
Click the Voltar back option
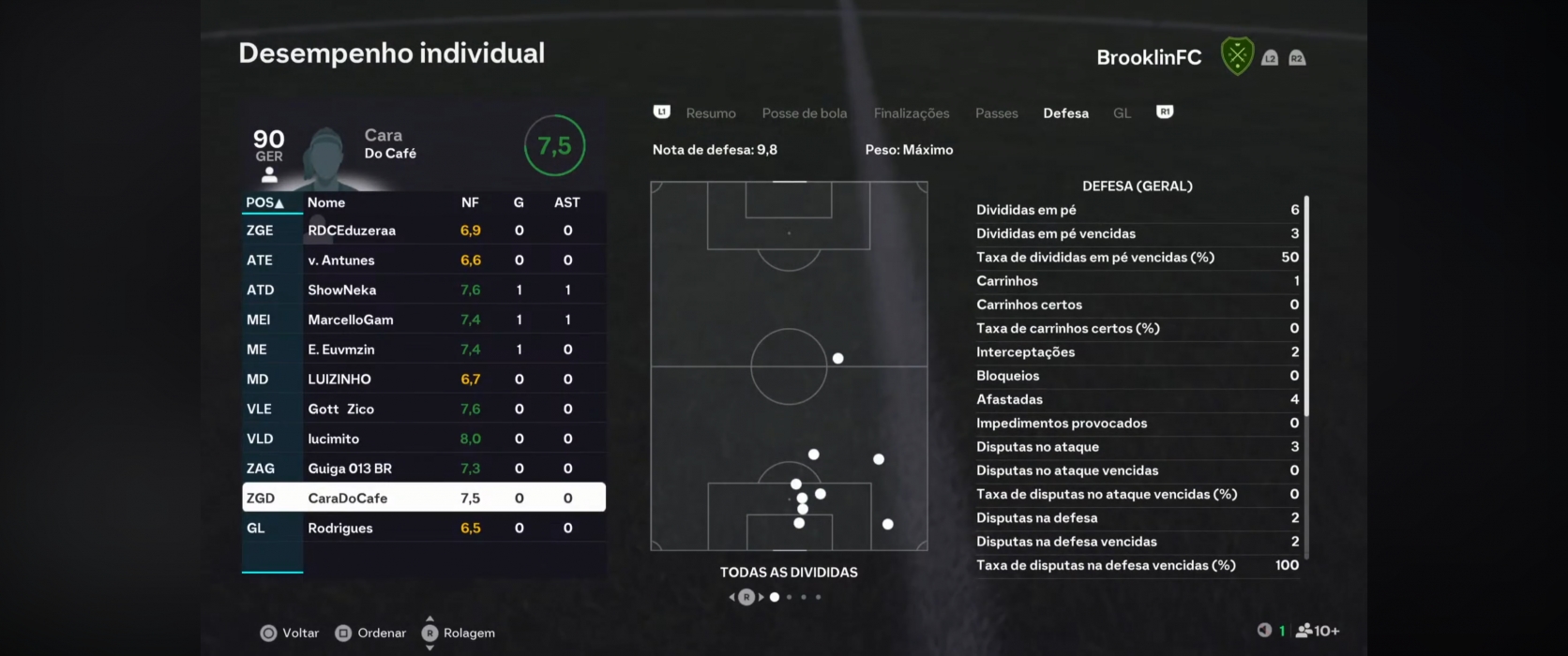(x=290, y=634)
